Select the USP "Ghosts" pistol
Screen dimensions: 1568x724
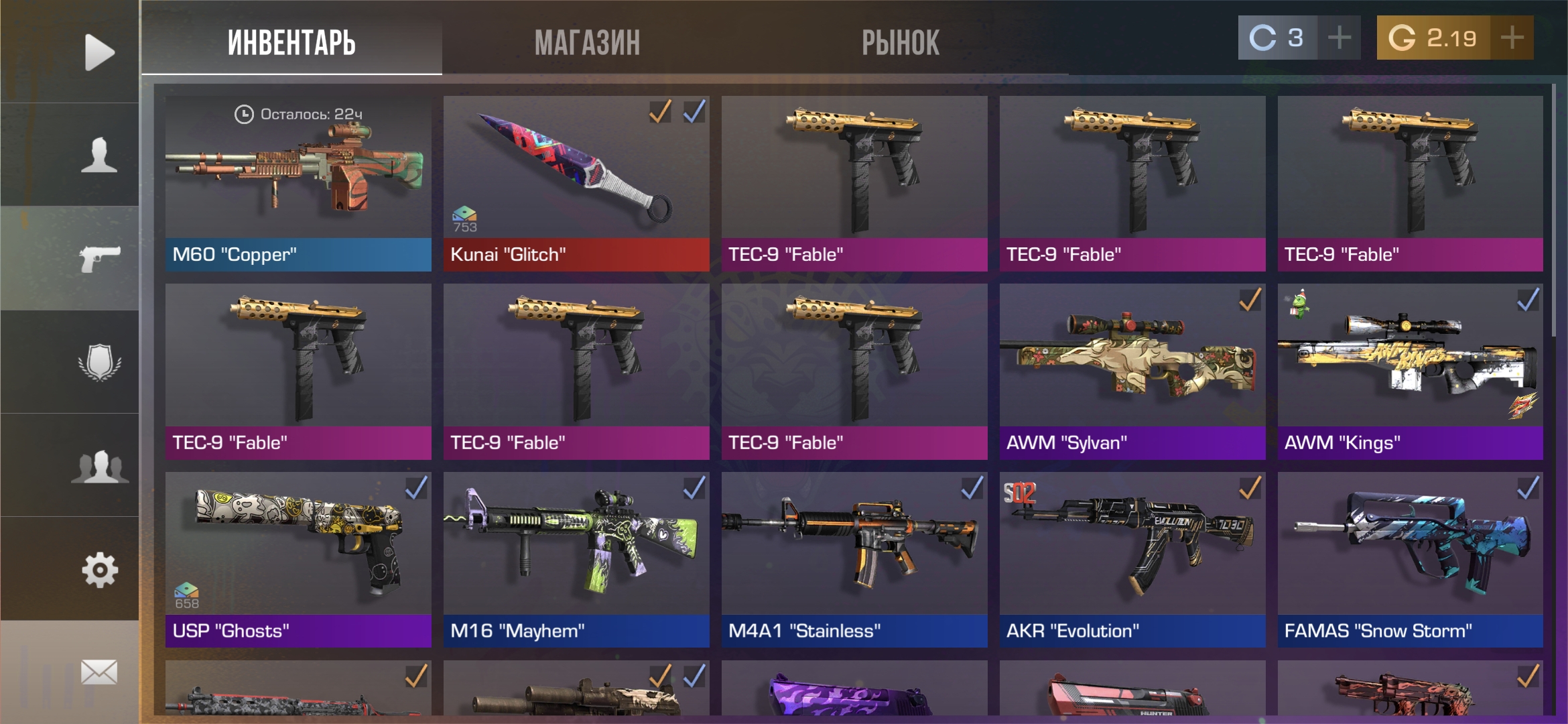[298, 560]
